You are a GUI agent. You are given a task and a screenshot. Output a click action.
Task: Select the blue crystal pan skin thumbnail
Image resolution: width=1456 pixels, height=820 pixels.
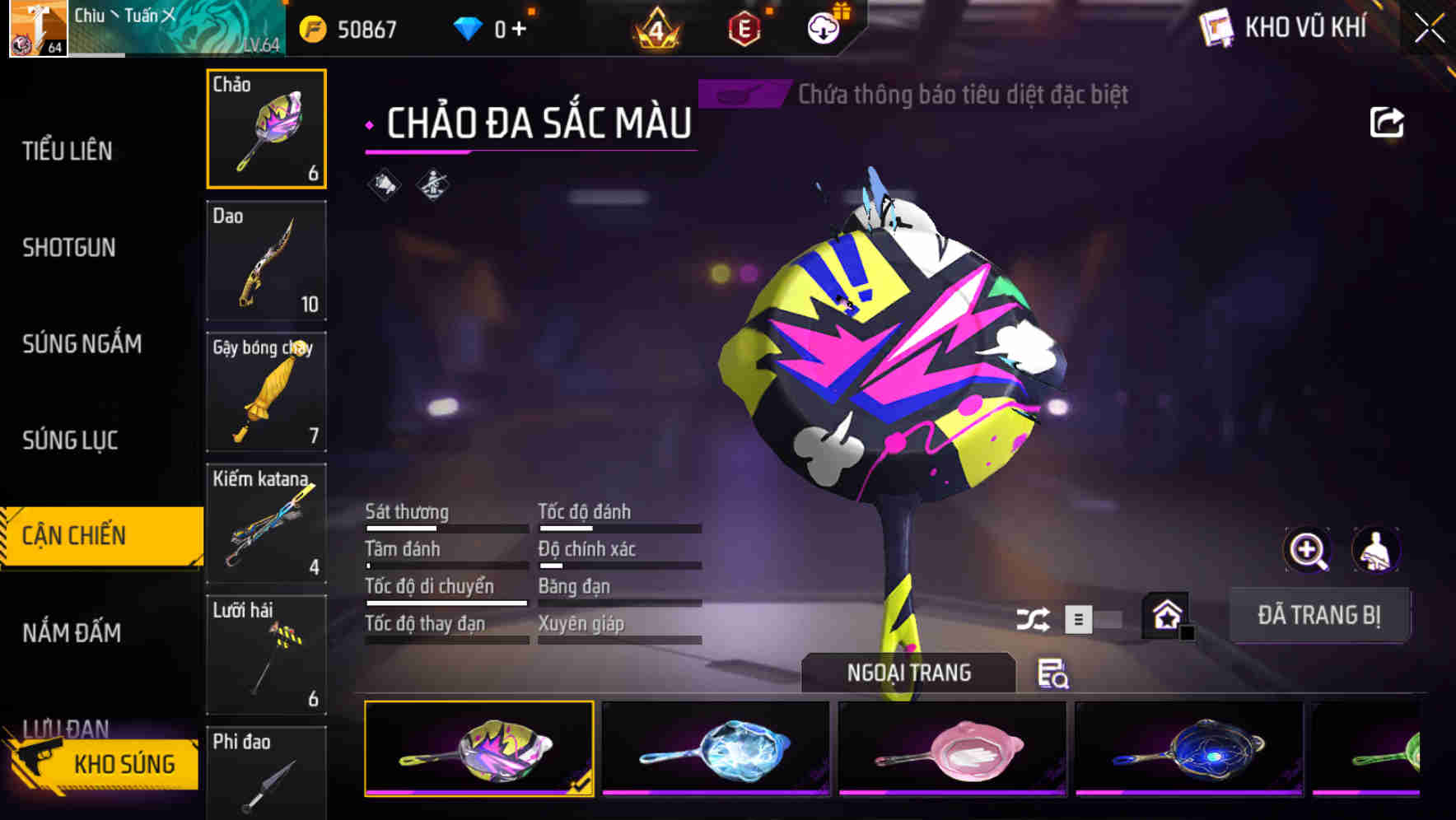tap(715, 748)
